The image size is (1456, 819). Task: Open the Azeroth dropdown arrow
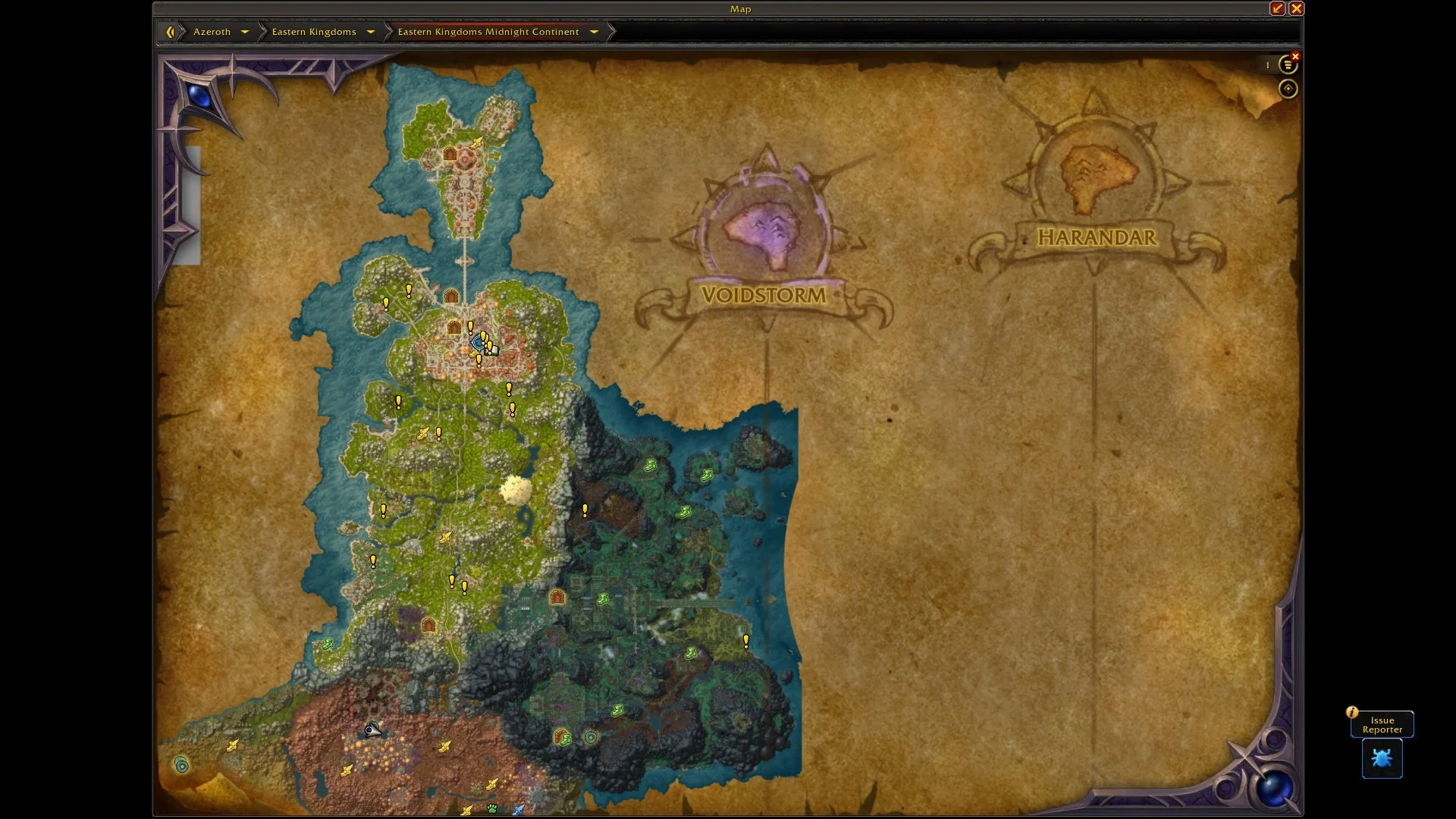pos(245,32)
